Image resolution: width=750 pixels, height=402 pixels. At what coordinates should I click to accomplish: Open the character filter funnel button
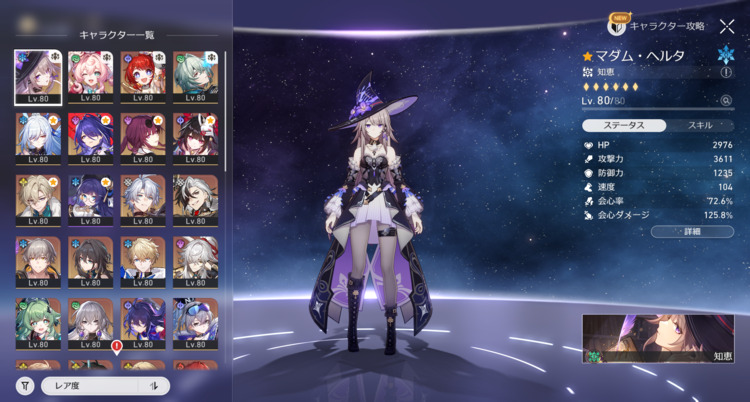pos(24,386)
